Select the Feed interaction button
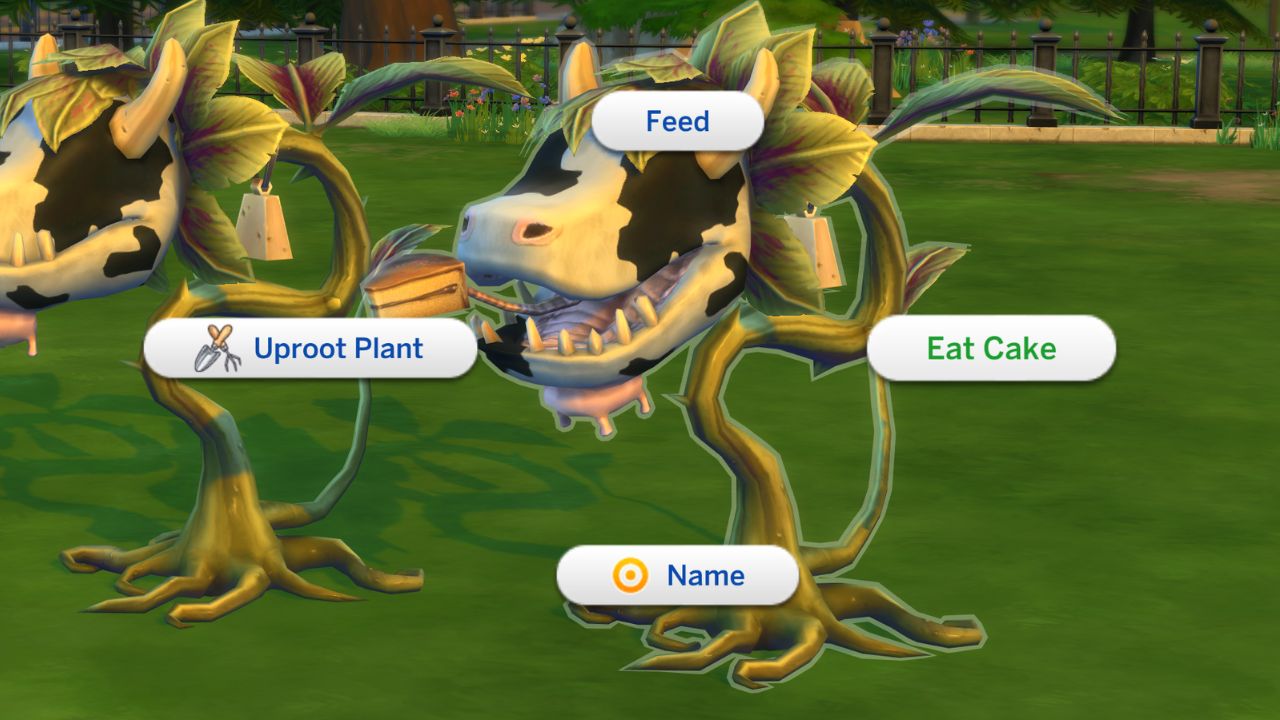1280x720 pixels. tap(678, 121)
